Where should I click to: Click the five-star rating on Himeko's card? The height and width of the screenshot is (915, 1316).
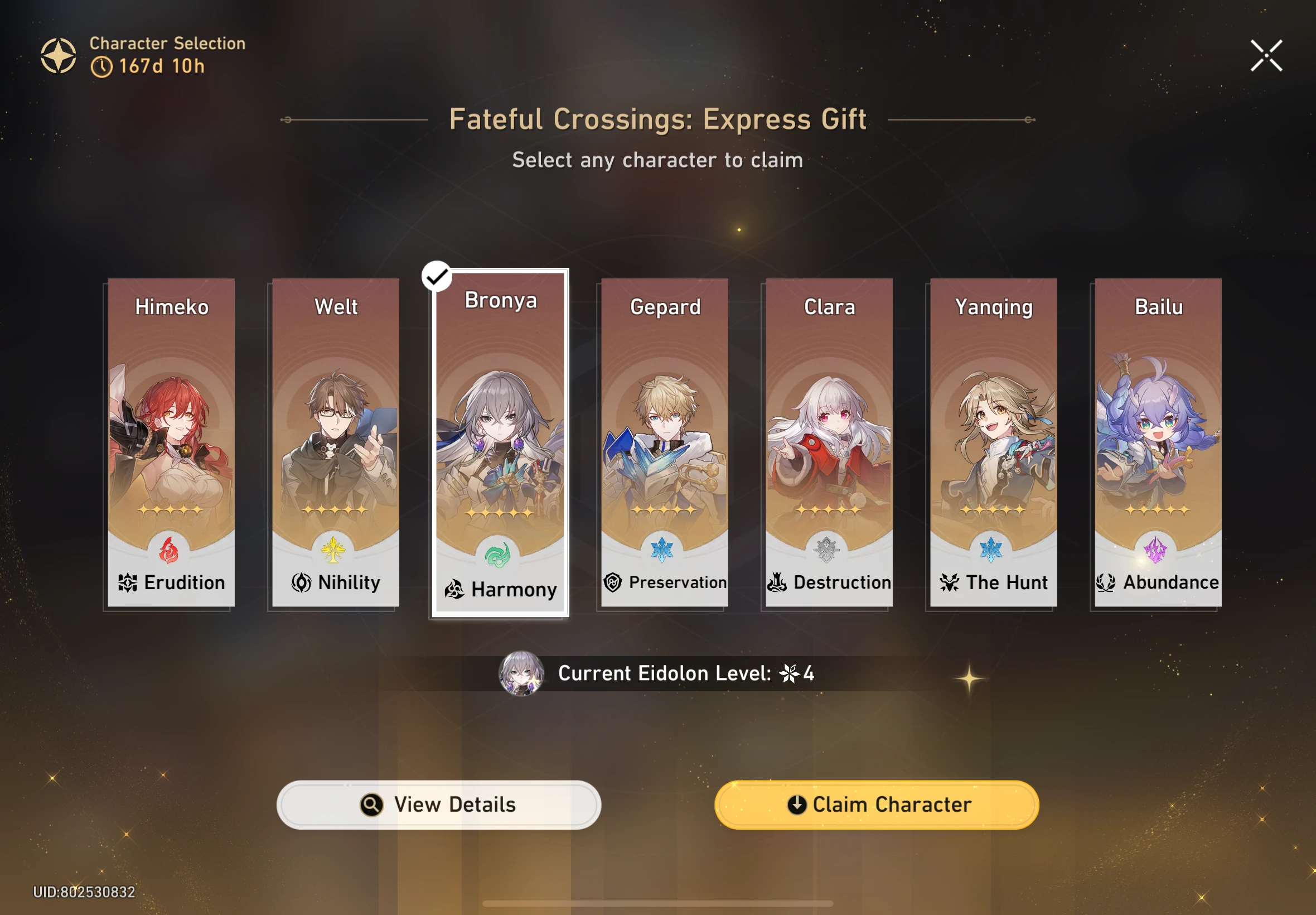[170, 509]
